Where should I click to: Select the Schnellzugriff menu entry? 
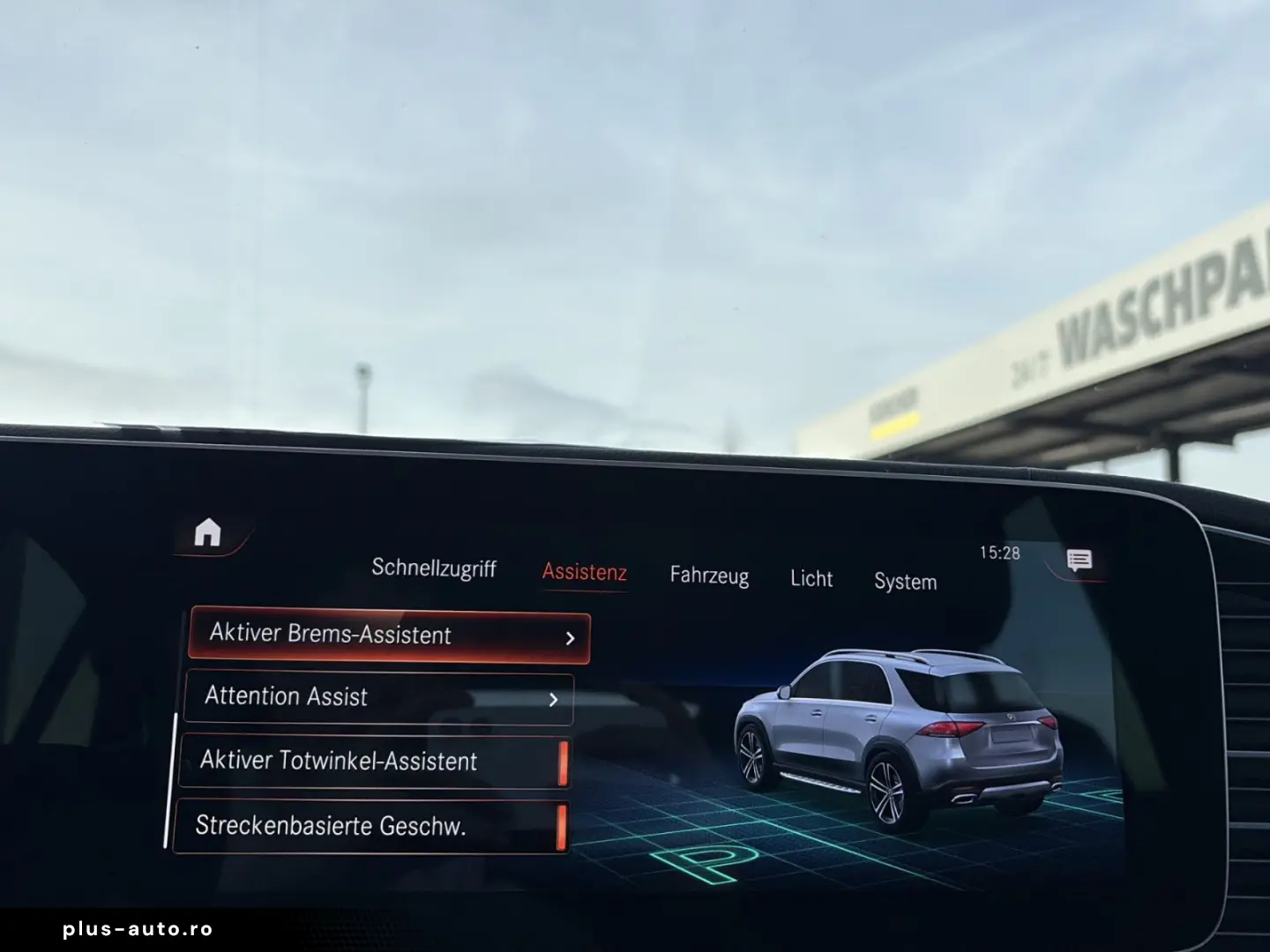pyautogui.click(x=436, y=569)
